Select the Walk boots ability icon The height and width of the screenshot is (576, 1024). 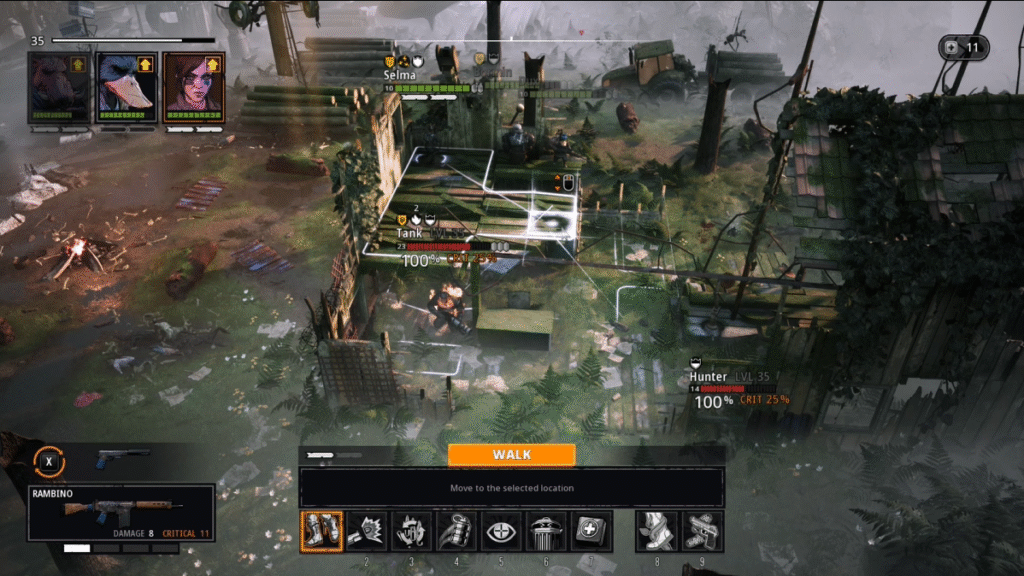click(x=322, y=531)
